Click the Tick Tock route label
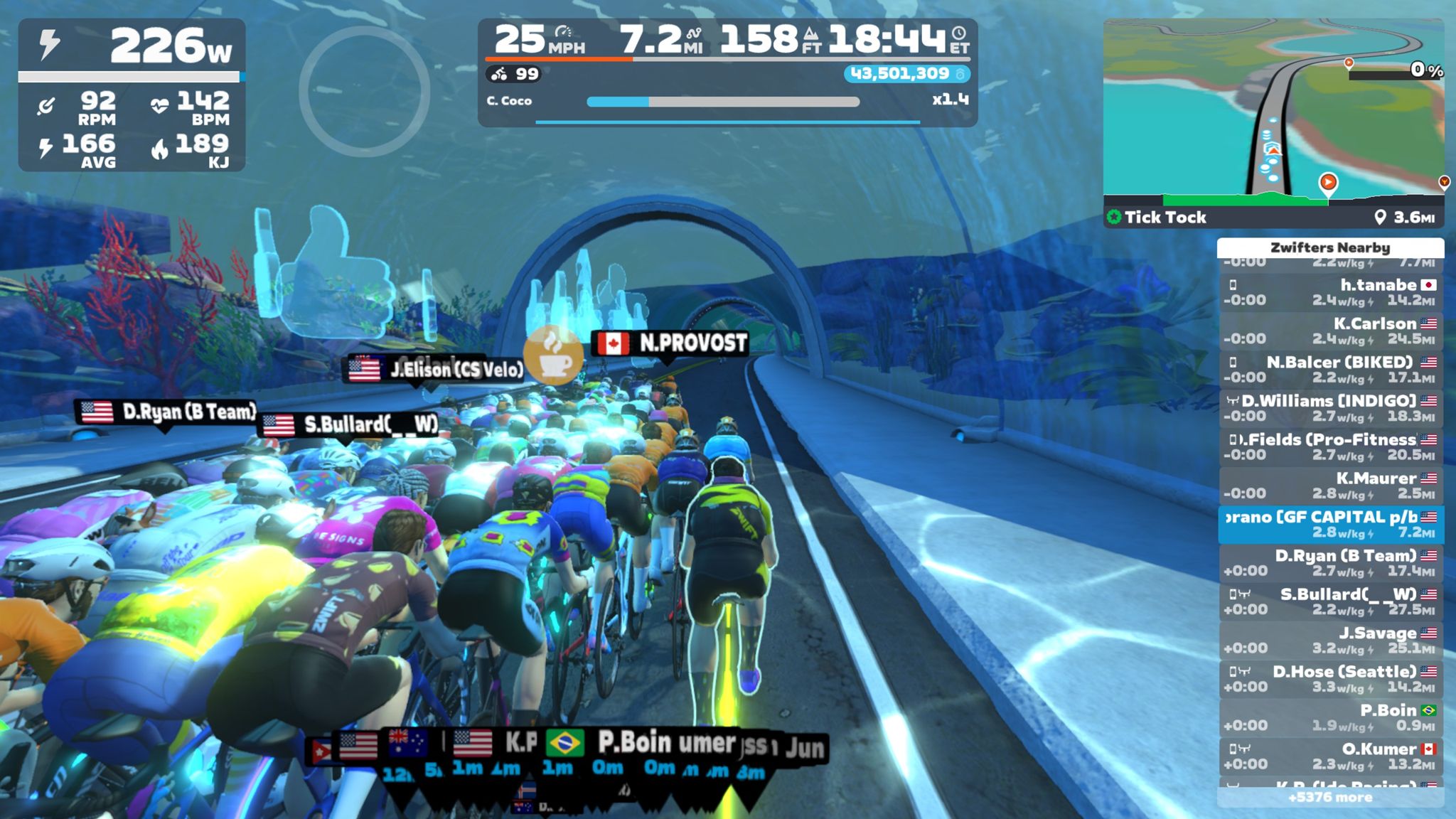 point(1165,218)
